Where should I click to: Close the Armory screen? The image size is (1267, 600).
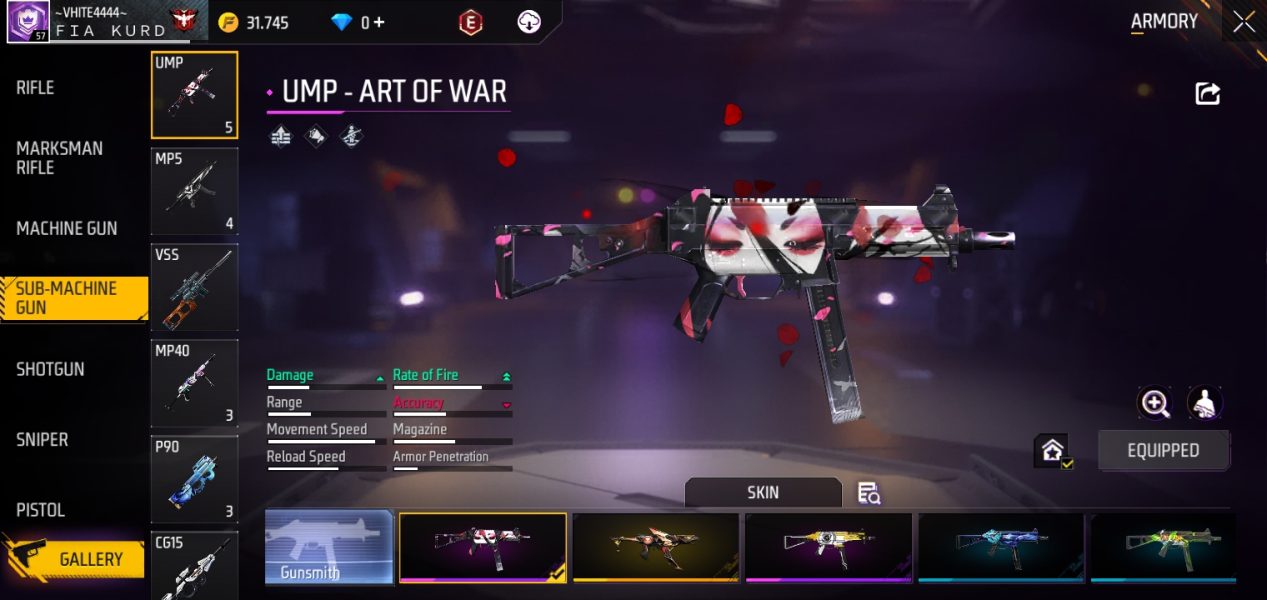[1243, 22]
